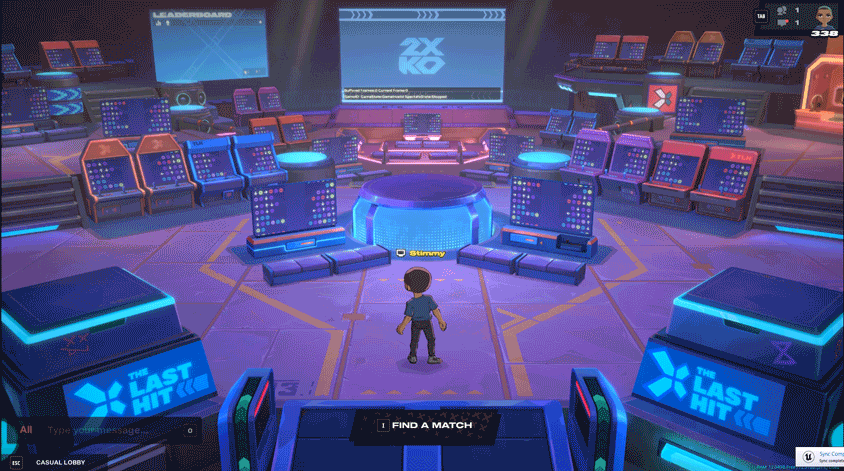Image resolution: width=844 pixels, height=471 pixels.
Task: Click the Unreal Engine sync complete notification
Action: tap(820, 455)
